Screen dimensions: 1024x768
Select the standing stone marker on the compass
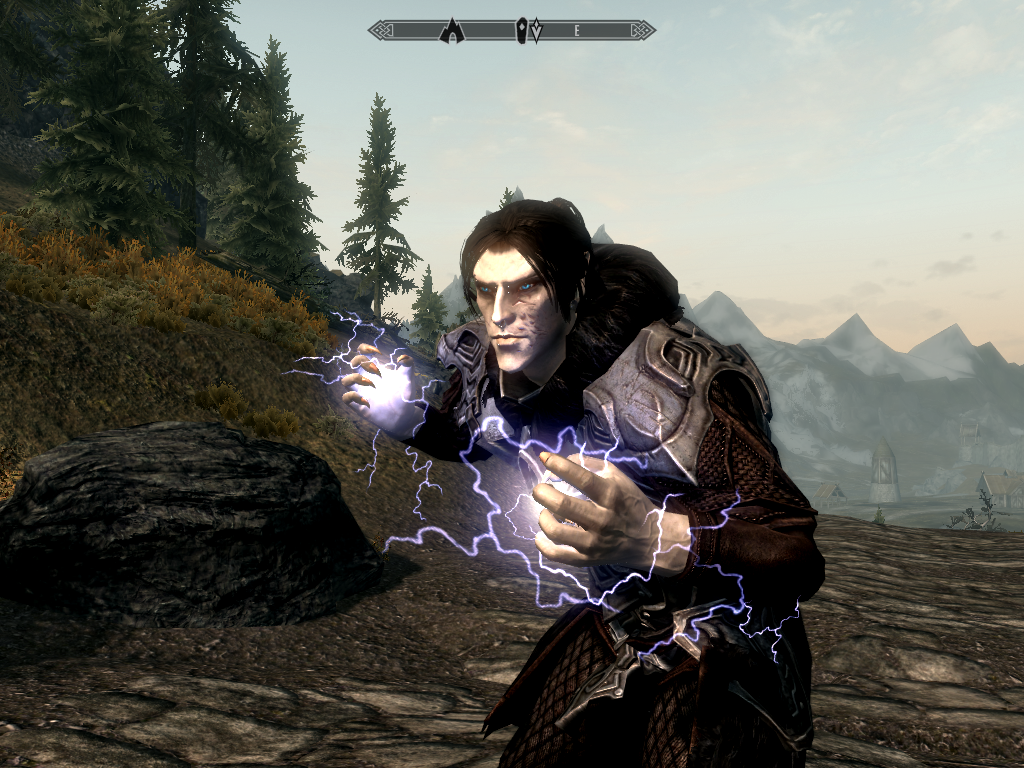(x=522, y=31)
